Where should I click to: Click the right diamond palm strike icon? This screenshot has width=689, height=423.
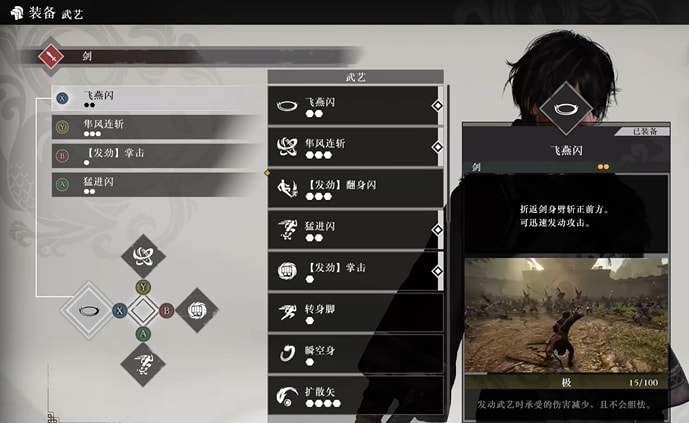pos(197,310)
